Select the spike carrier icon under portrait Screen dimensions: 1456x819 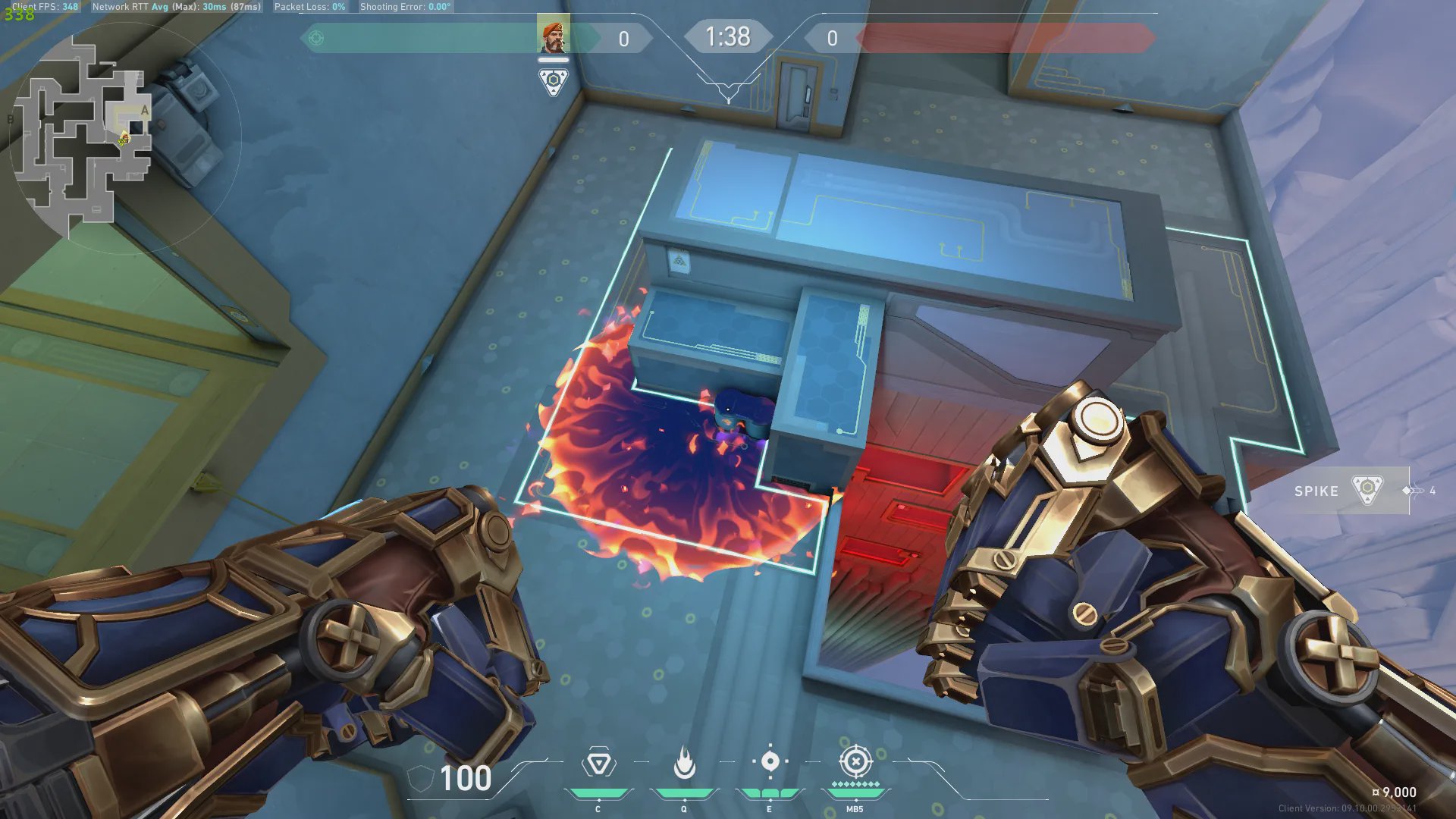click(554, 81)
